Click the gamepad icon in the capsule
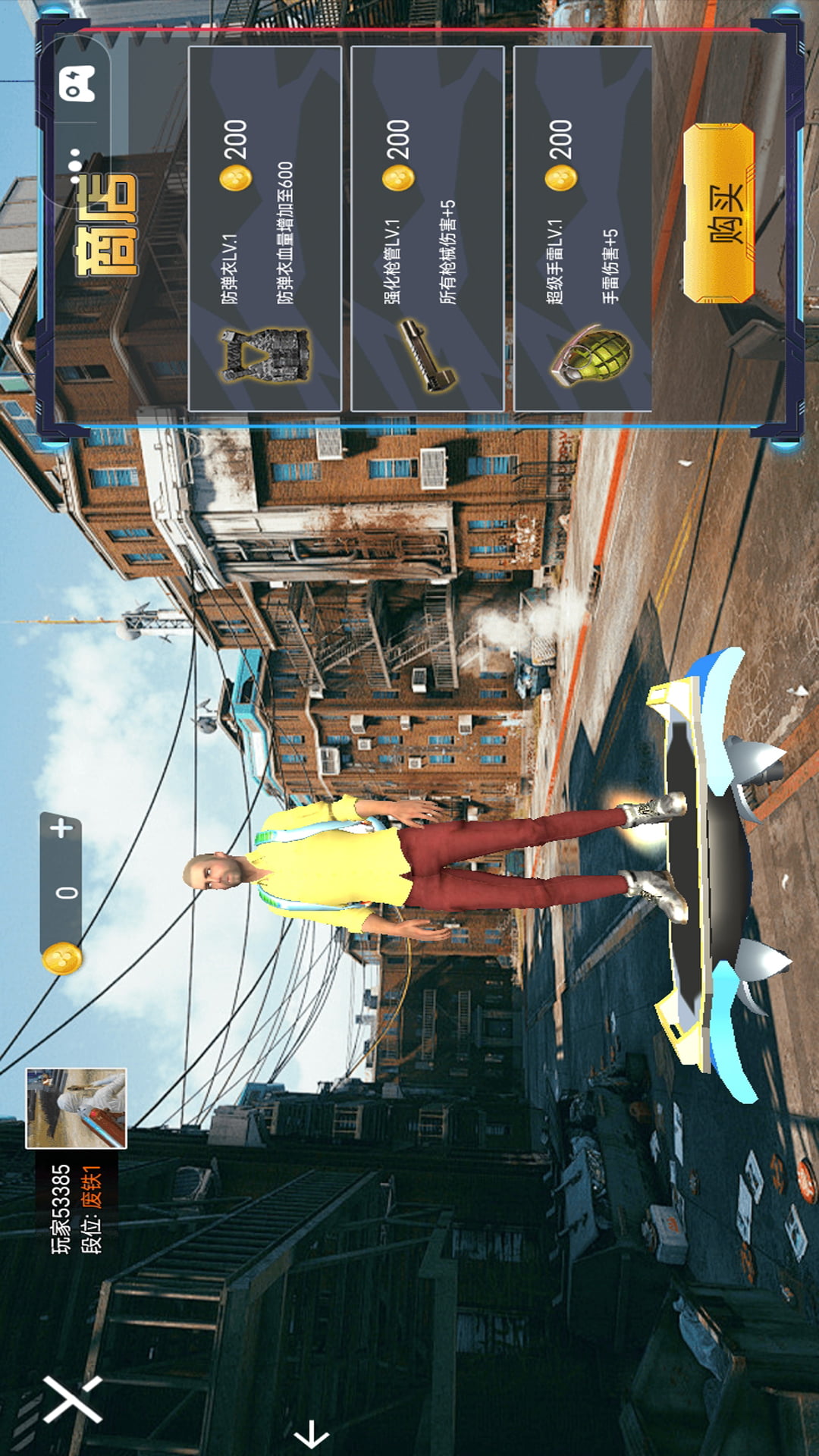Viewport: 819px width, 1456px height. [77, 83]
